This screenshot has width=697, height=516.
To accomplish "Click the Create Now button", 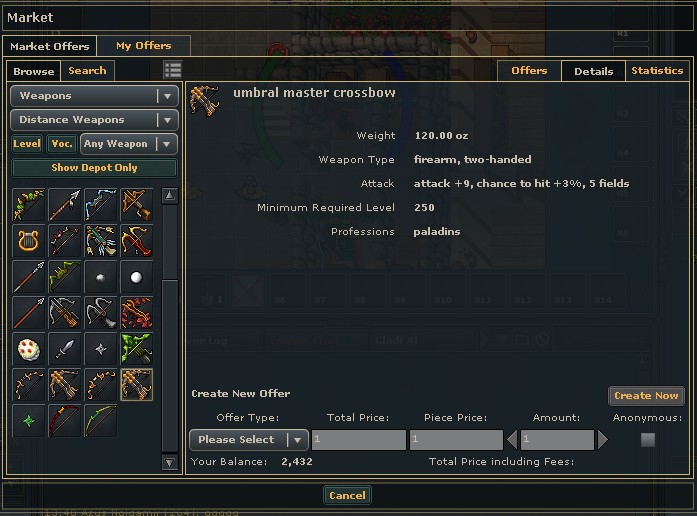I will 646,396.
